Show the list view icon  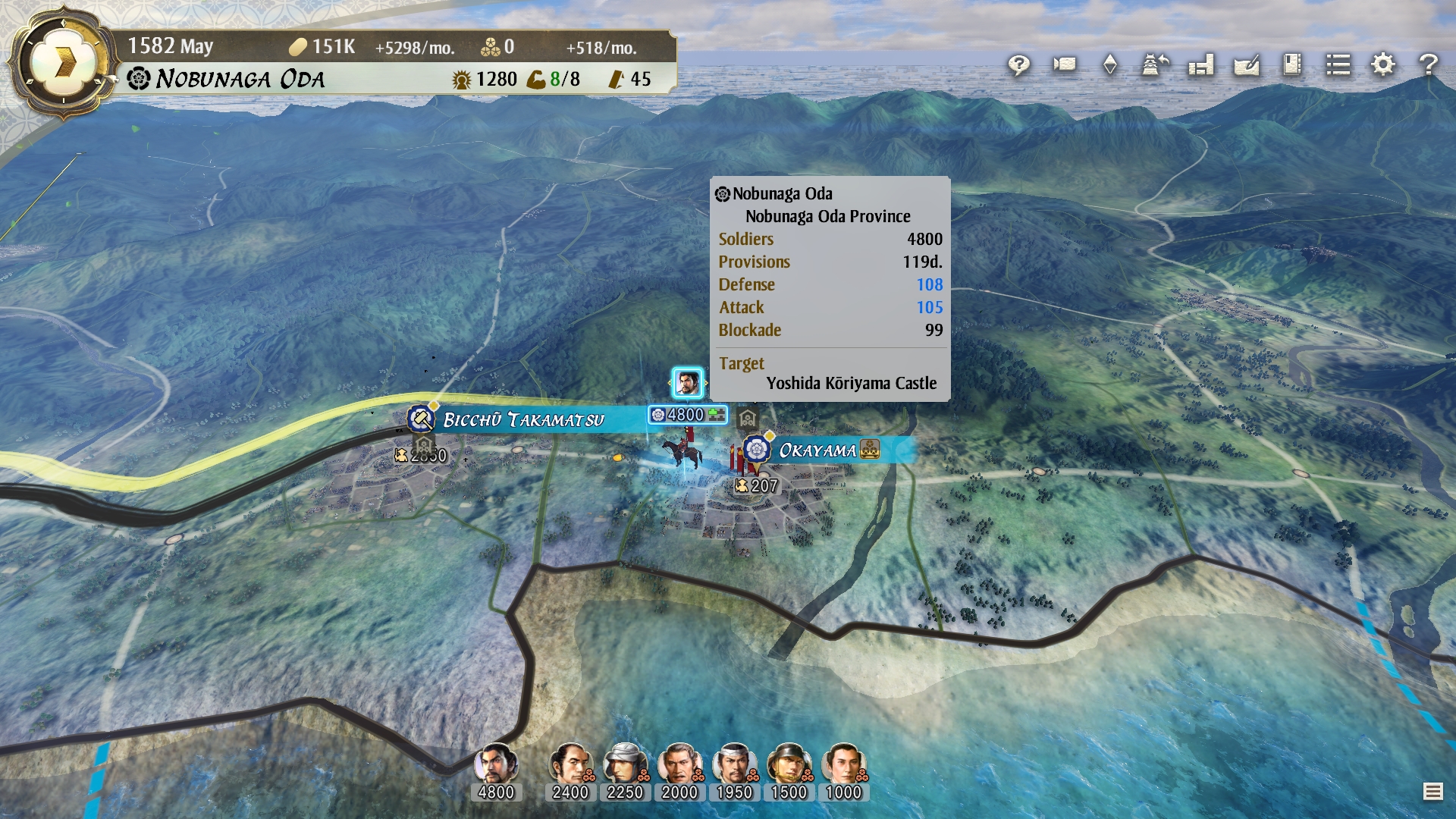pyautogui.click(x=1338, y=65)
